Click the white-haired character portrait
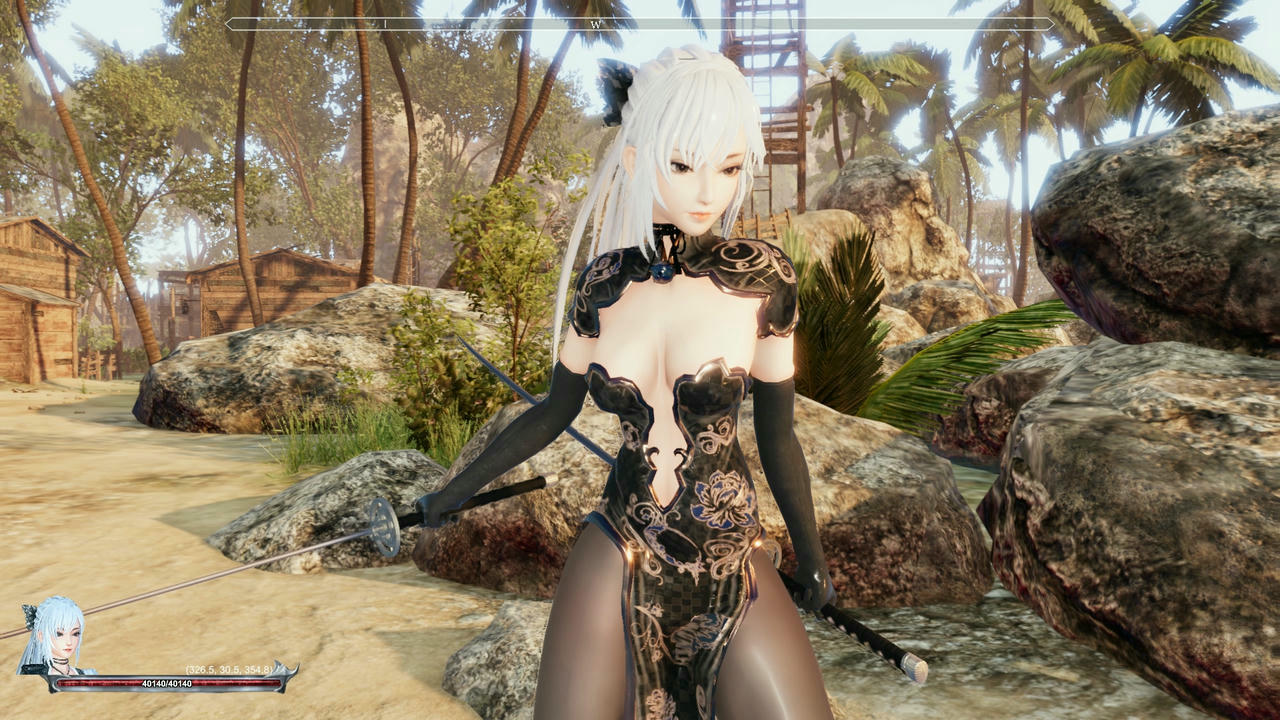This screenshot has height=720, width=1280. pos(52,638)
